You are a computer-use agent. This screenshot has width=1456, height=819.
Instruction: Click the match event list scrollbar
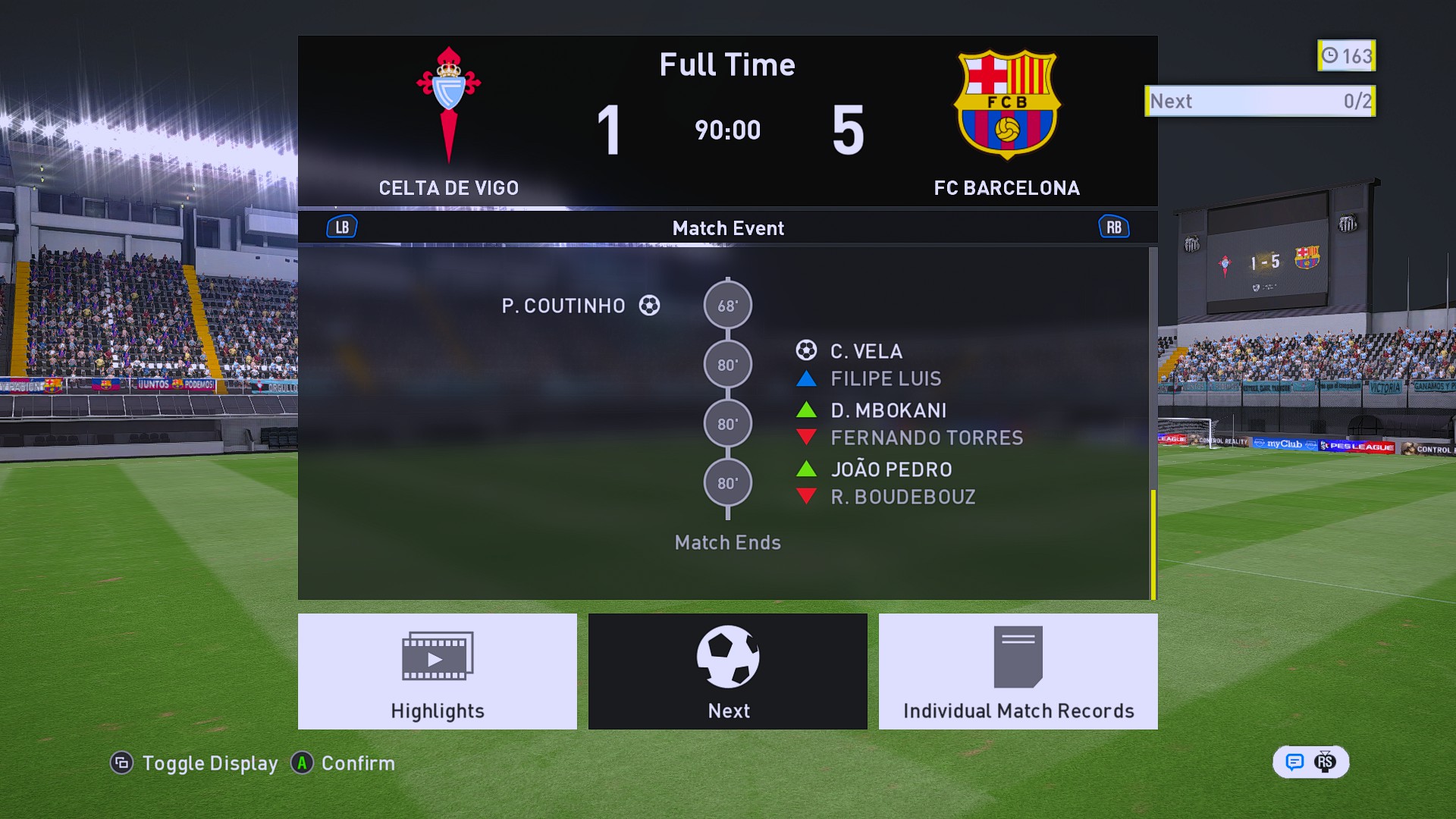pos(1153,544)
